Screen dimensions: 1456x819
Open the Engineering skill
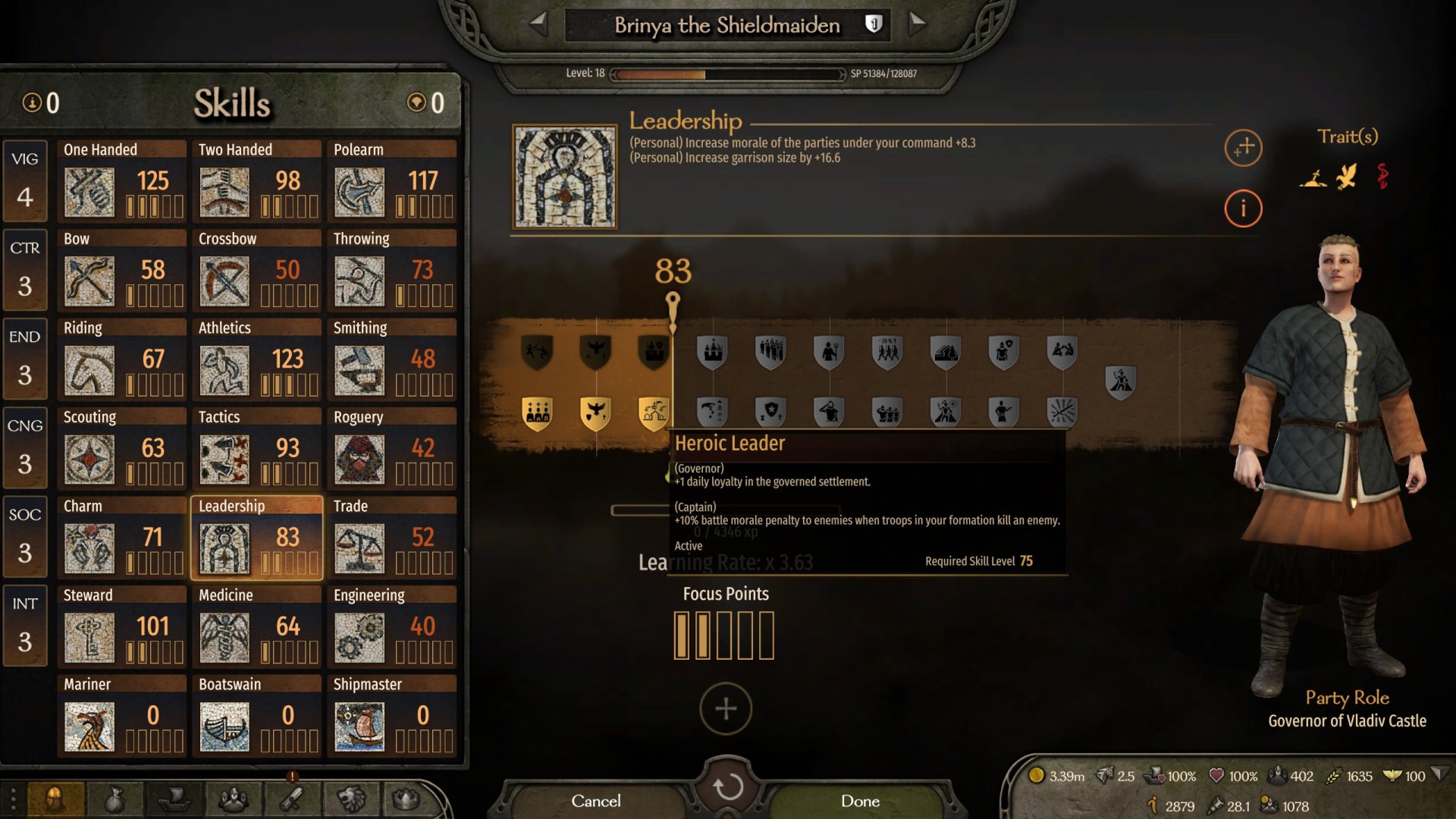(x=392, y=626)
